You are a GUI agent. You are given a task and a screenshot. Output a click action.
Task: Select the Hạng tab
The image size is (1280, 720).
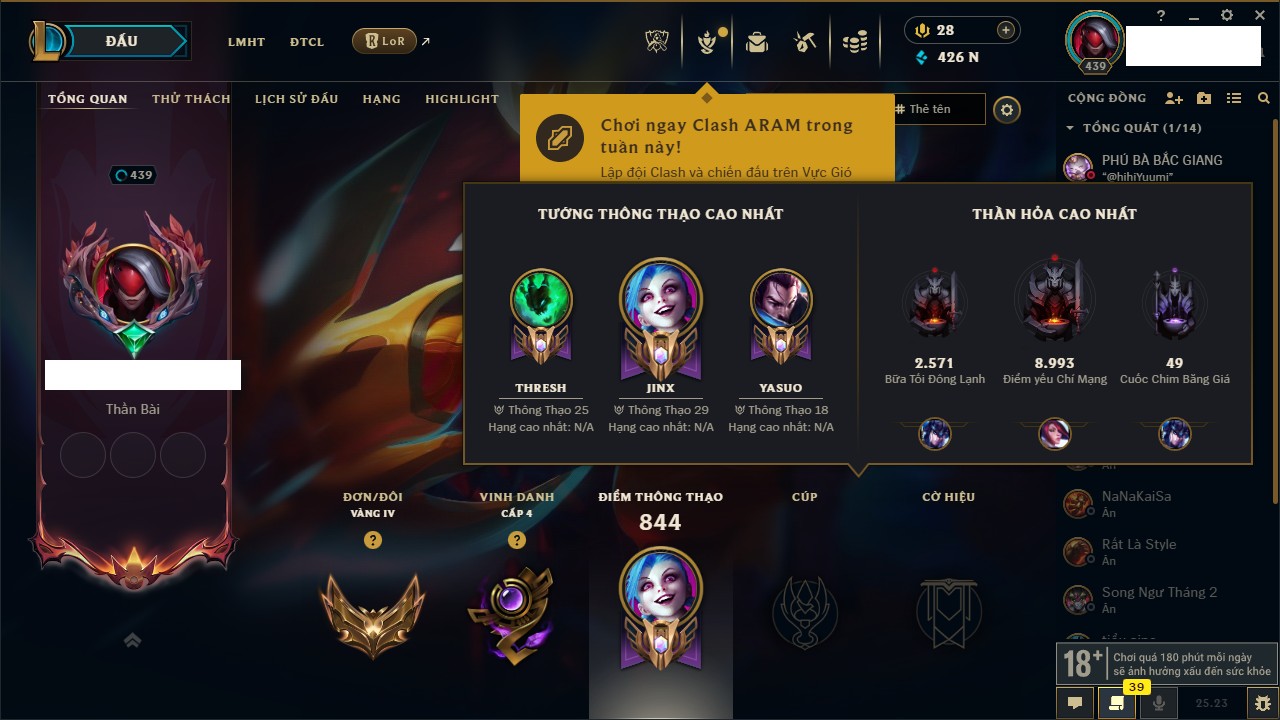[381, 99]
